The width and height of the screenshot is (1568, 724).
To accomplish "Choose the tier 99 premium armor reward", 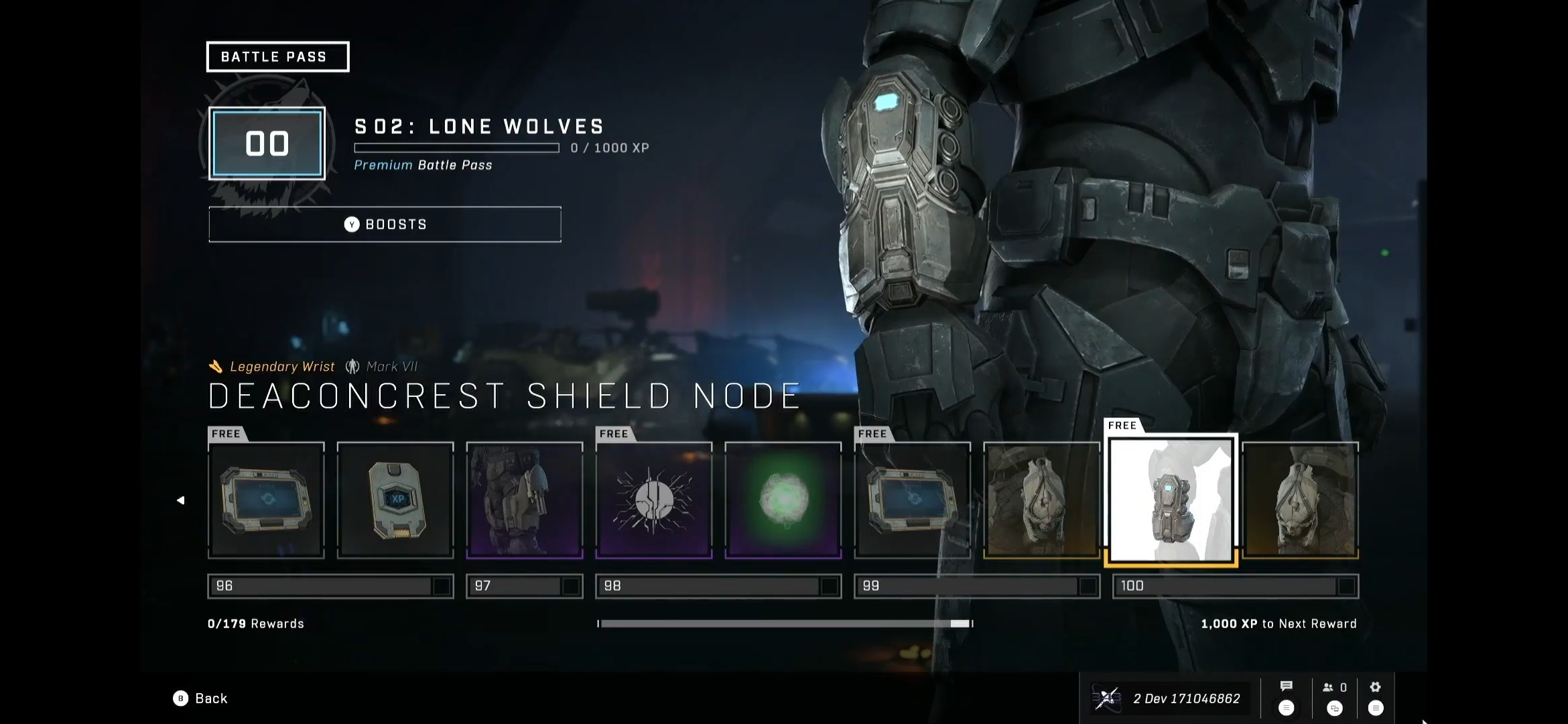I will pos(1041,500).
